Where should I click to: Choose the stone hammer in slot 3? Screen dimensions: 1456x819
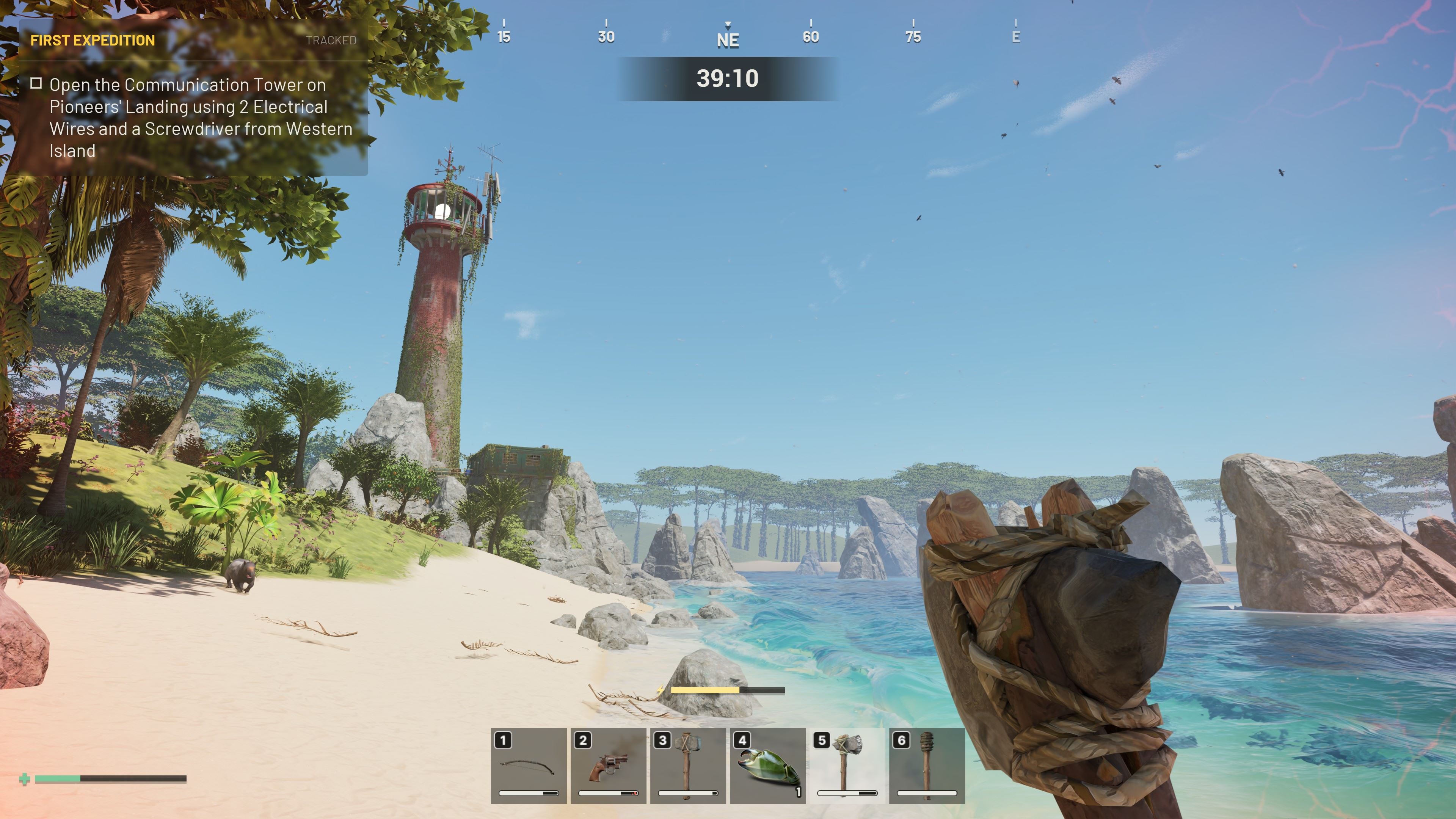tap(688, 765)
